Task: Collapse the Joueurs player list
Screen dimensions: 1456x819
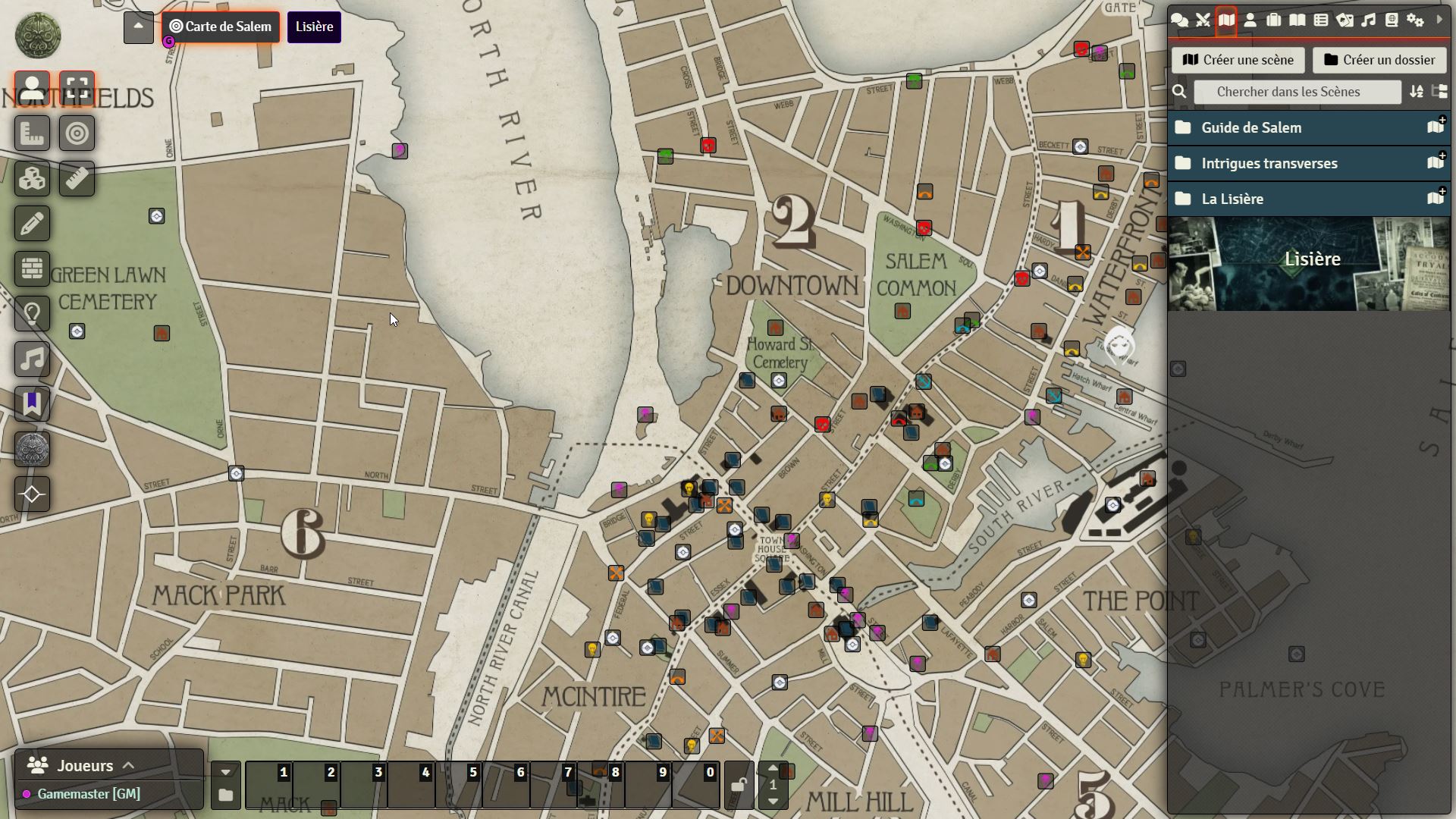Action: [128, 766]
